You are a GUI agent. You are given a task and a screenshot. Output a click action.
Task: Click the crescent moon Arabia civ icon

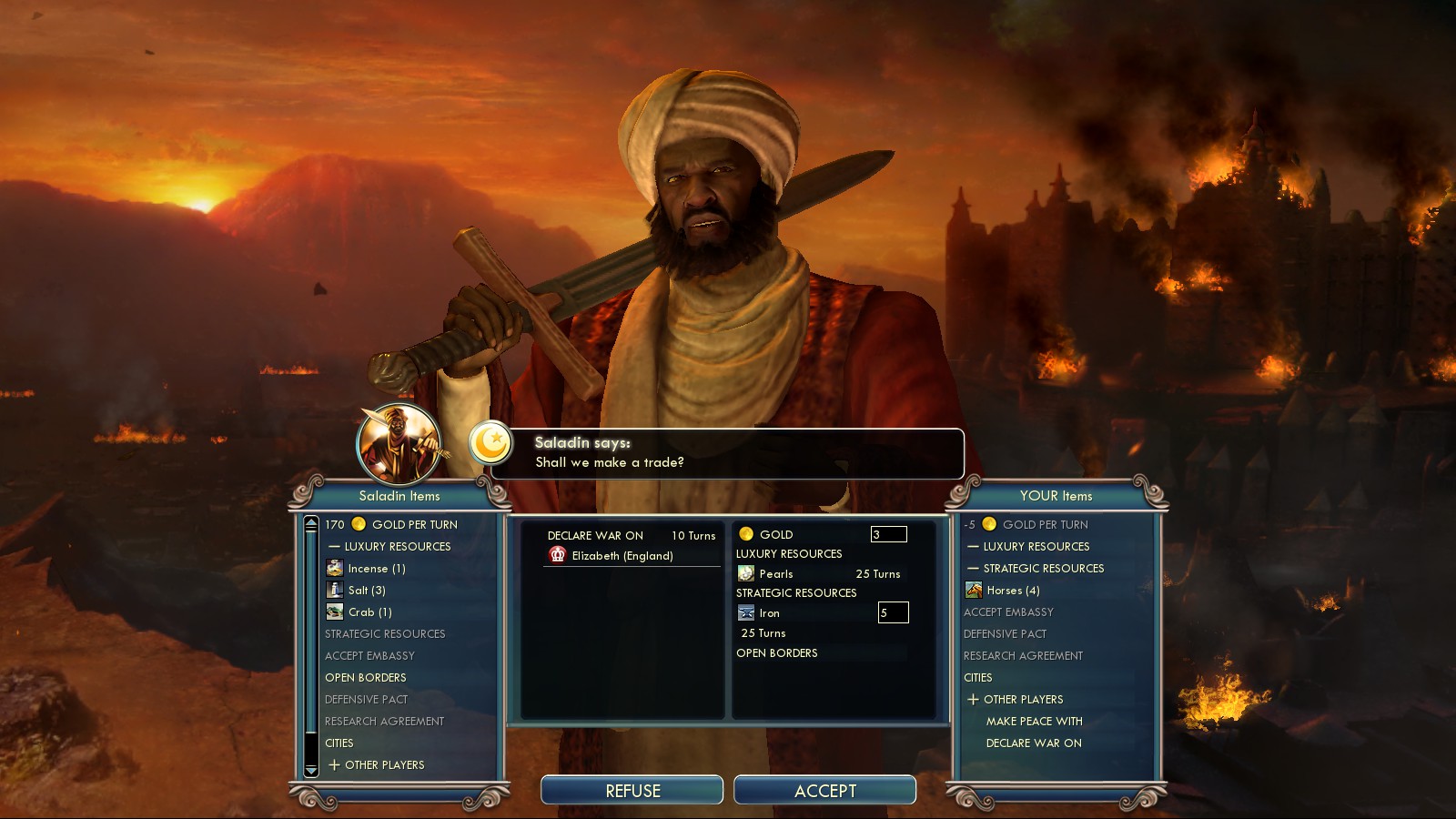point(490,445)
